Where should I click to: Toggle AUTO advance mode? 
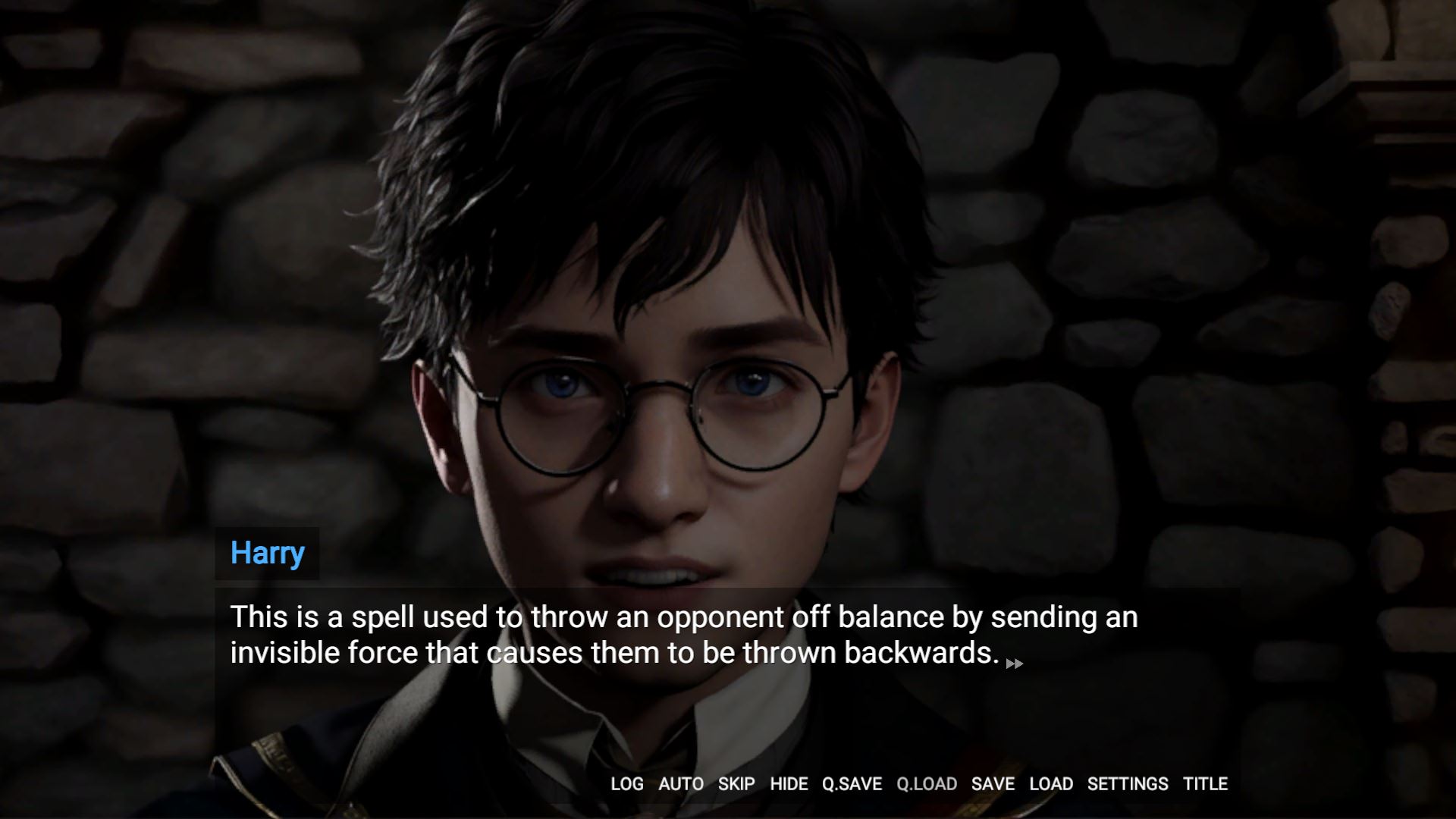coord(680,784)
